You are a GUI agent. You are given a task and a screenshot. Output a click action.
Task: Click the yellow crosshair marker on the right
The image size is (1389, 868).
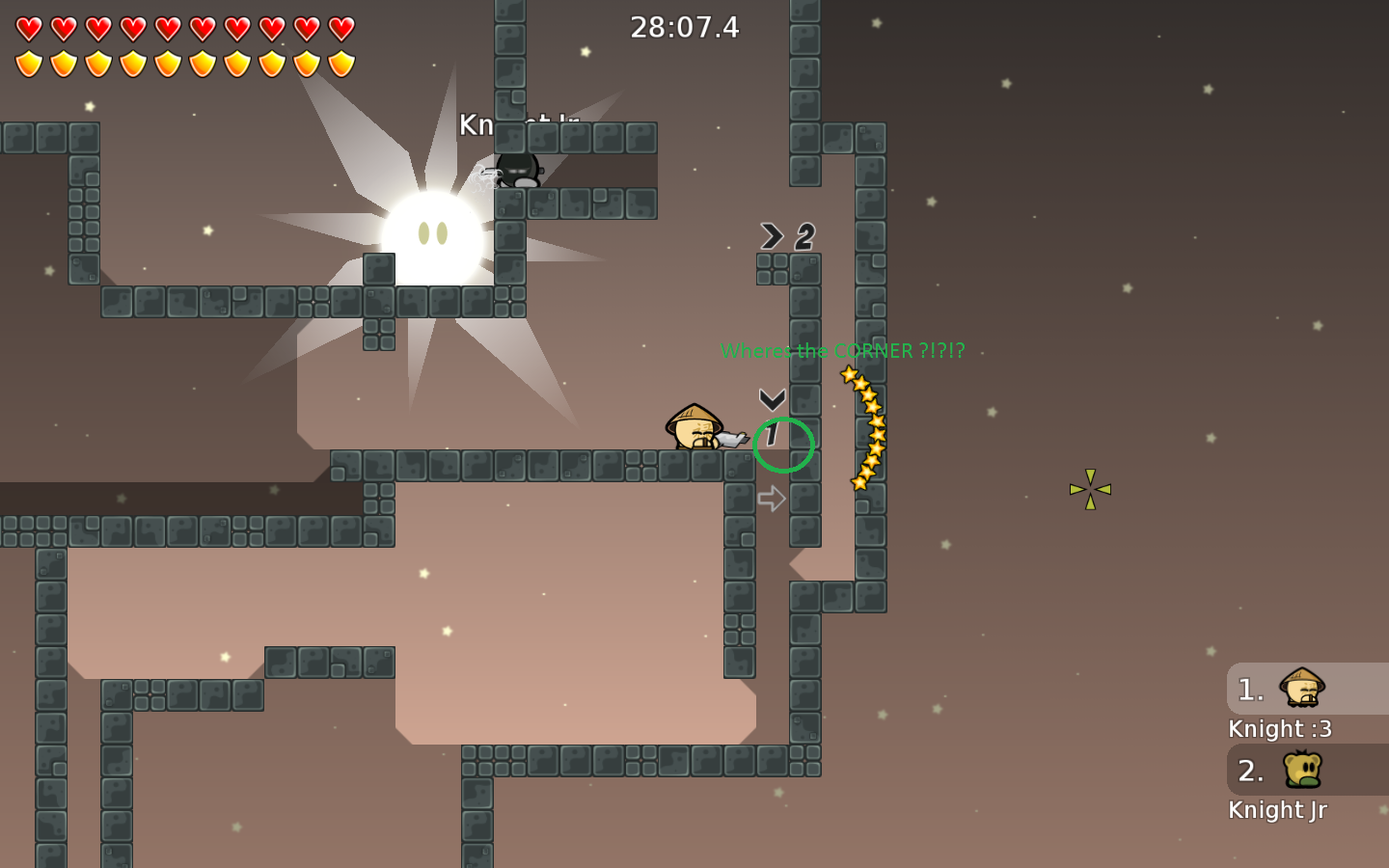(x=1089, y=489)
